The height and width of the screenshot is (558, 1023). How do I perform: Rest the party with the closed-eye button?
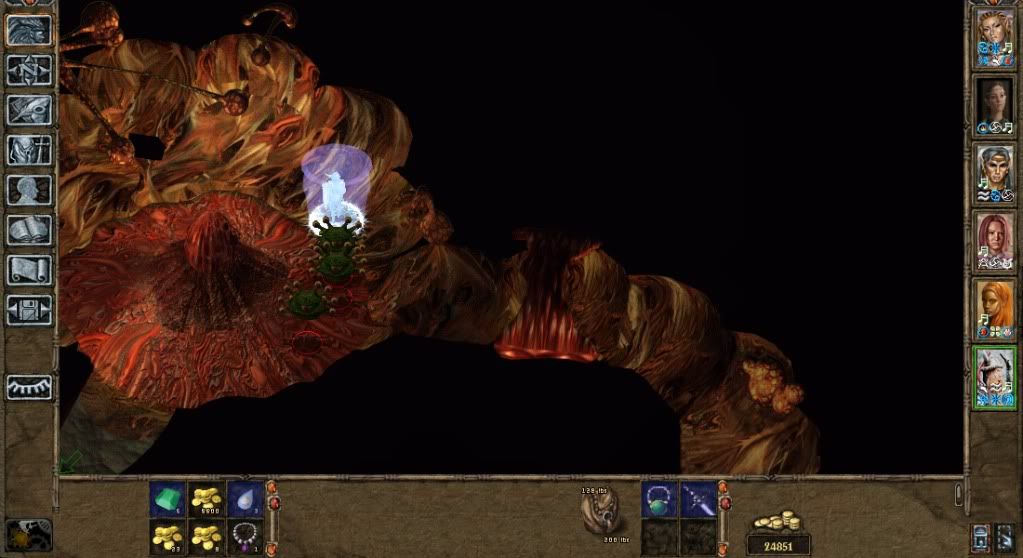[x=29, y=386]
